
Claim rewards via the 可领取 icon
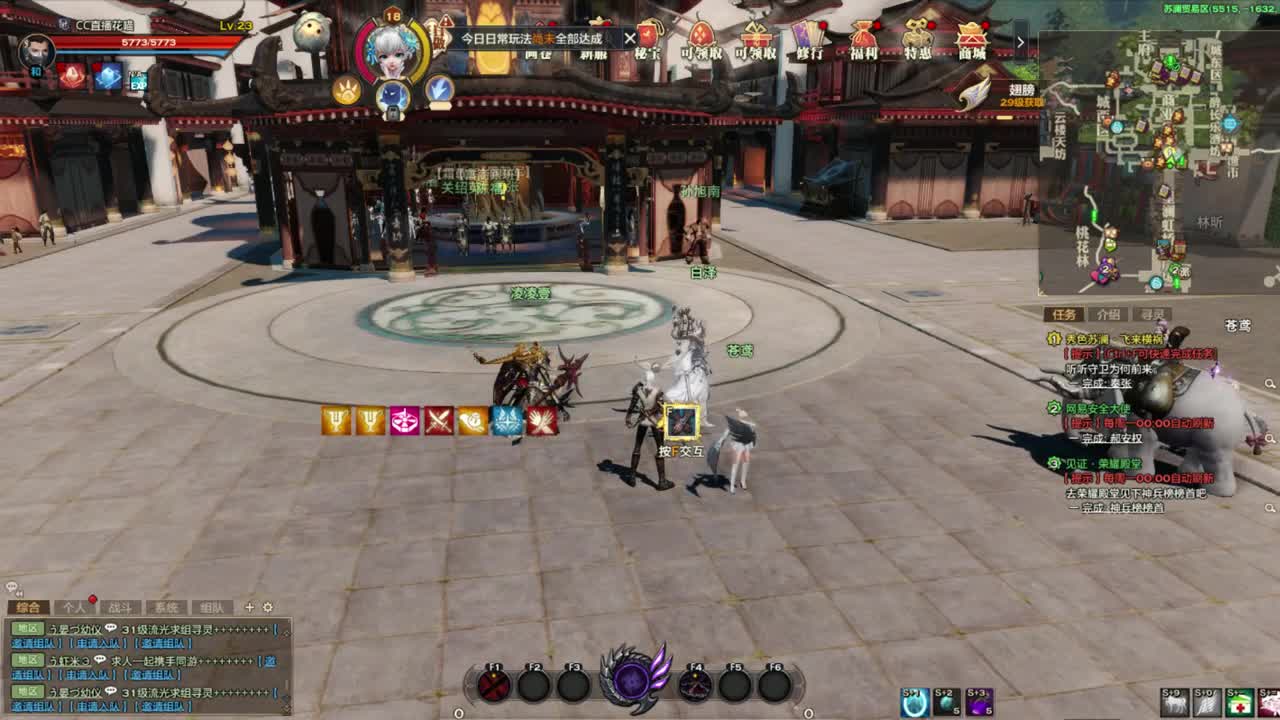click(700, 37)
